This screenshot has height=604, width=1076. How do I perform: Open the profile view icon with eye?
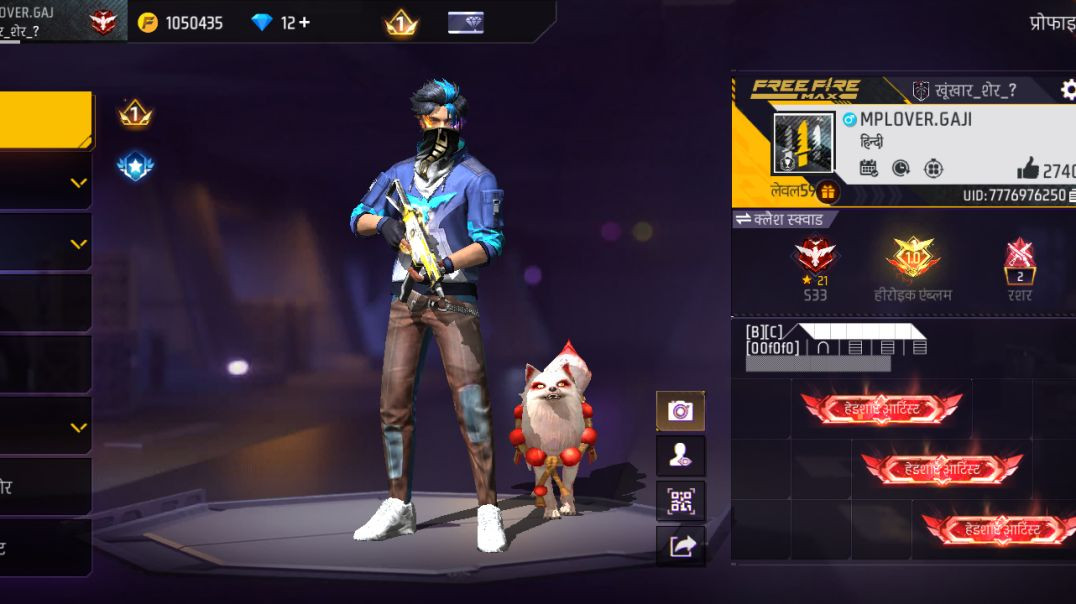[680, 456]
